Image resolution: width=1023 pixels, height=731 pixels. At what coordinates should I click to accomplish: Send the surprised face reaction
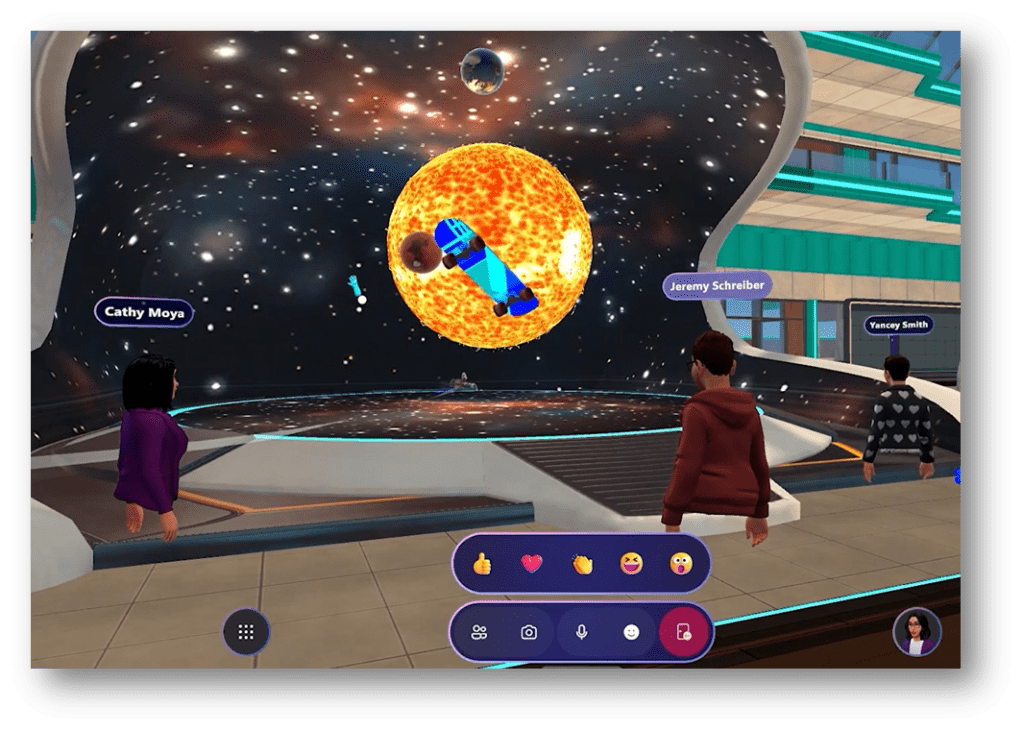[x=681, y=564]
